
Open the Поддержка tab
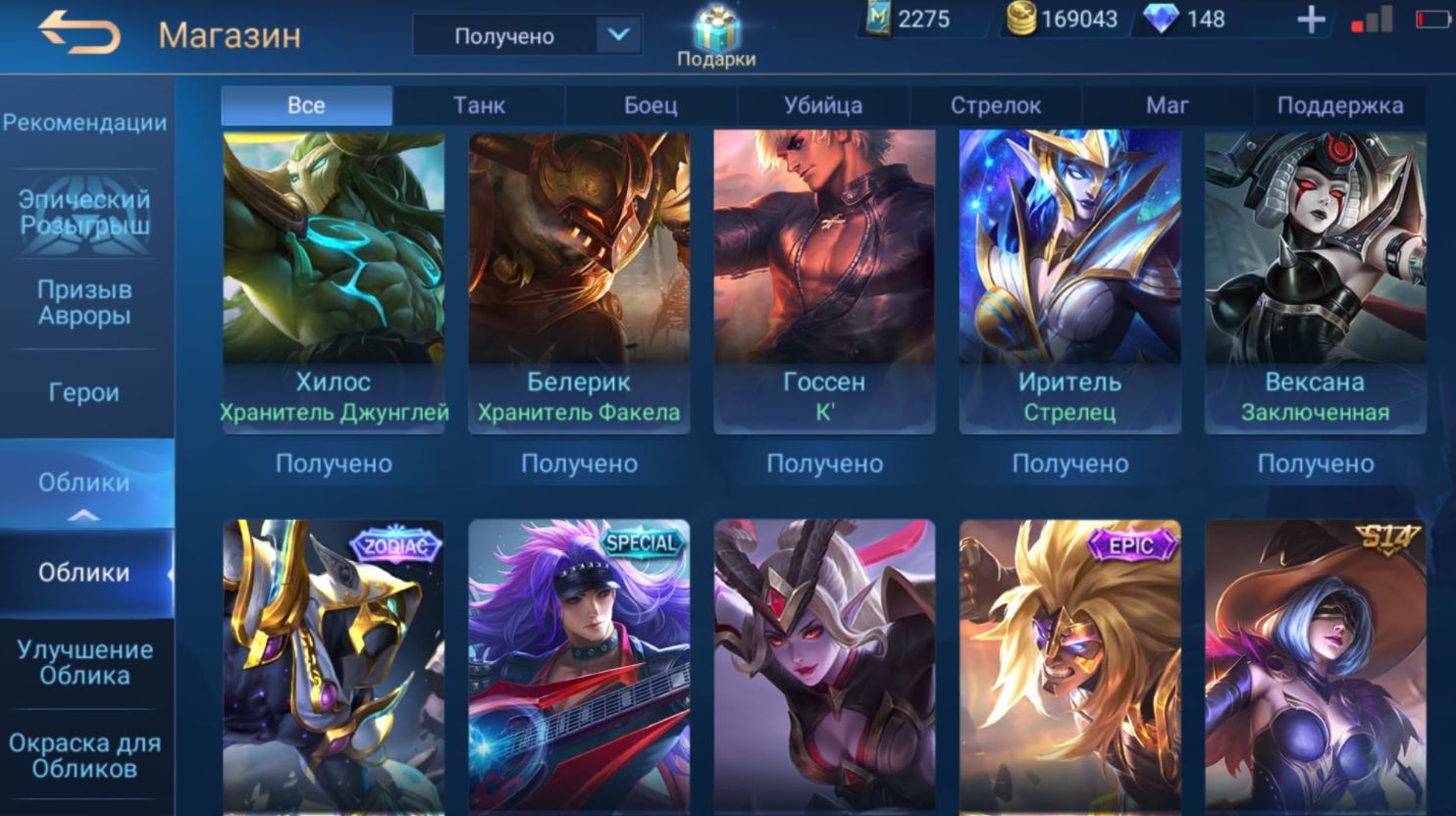(1339, 105)
